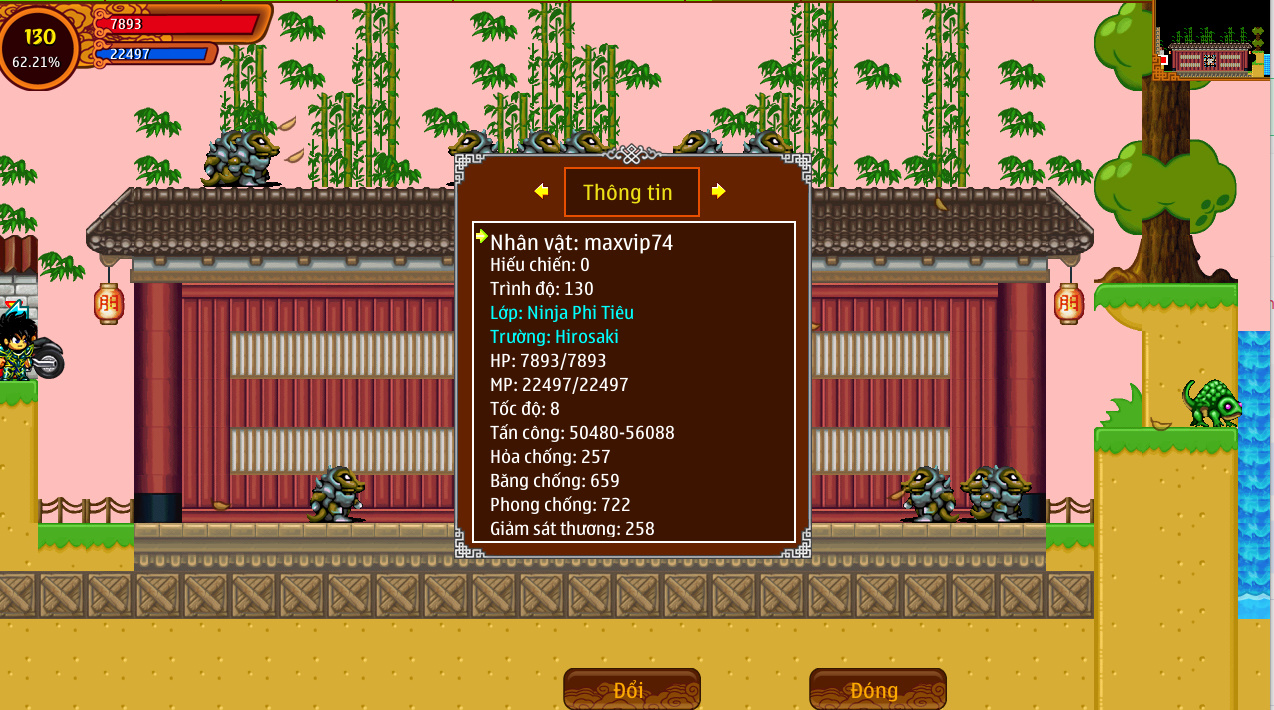The image size is (1274, 710).
Task: Click the Đổi button
Action: pyautogui.click(x=631, y=690)
